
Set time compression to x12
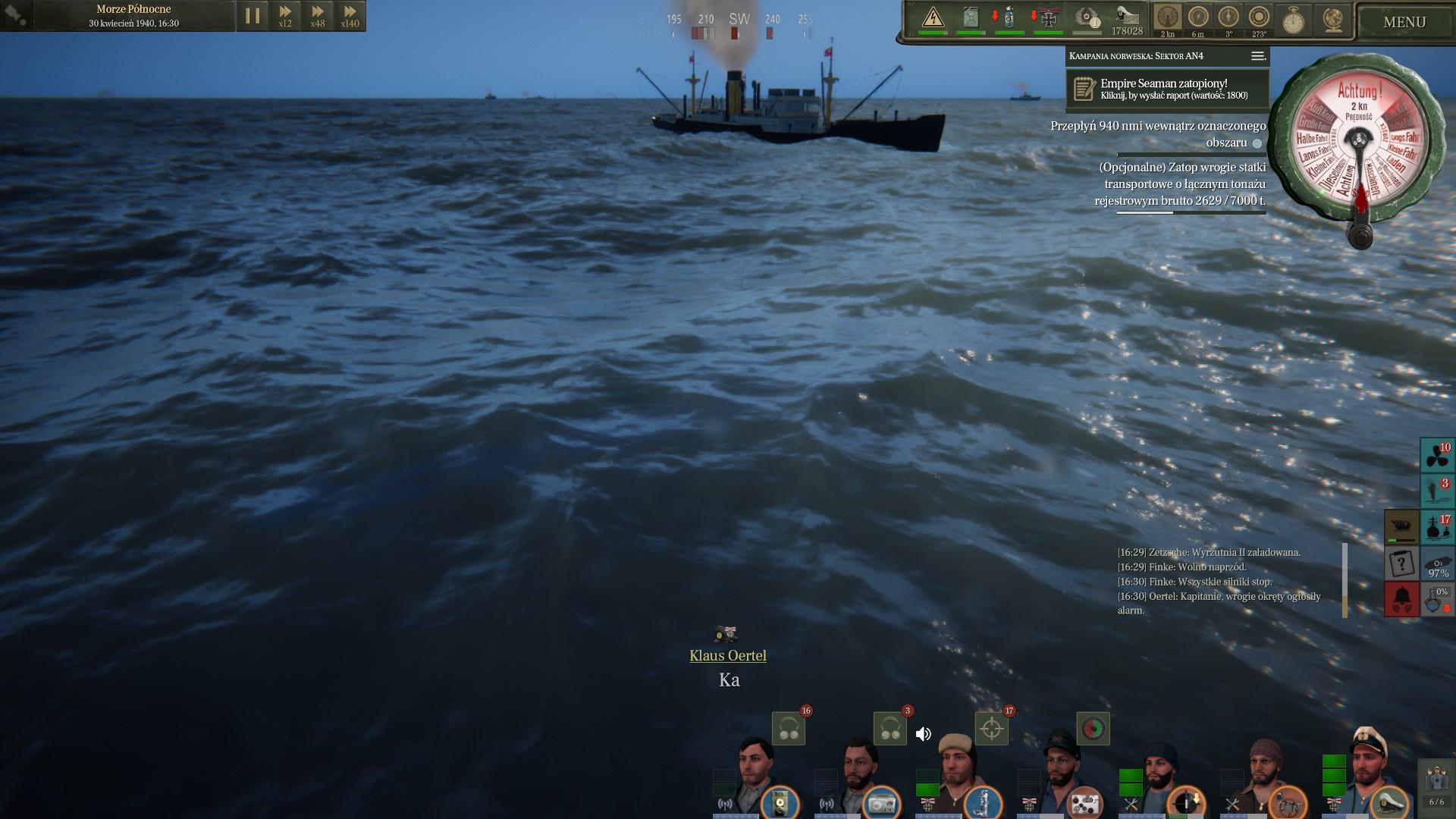(285, 16)
